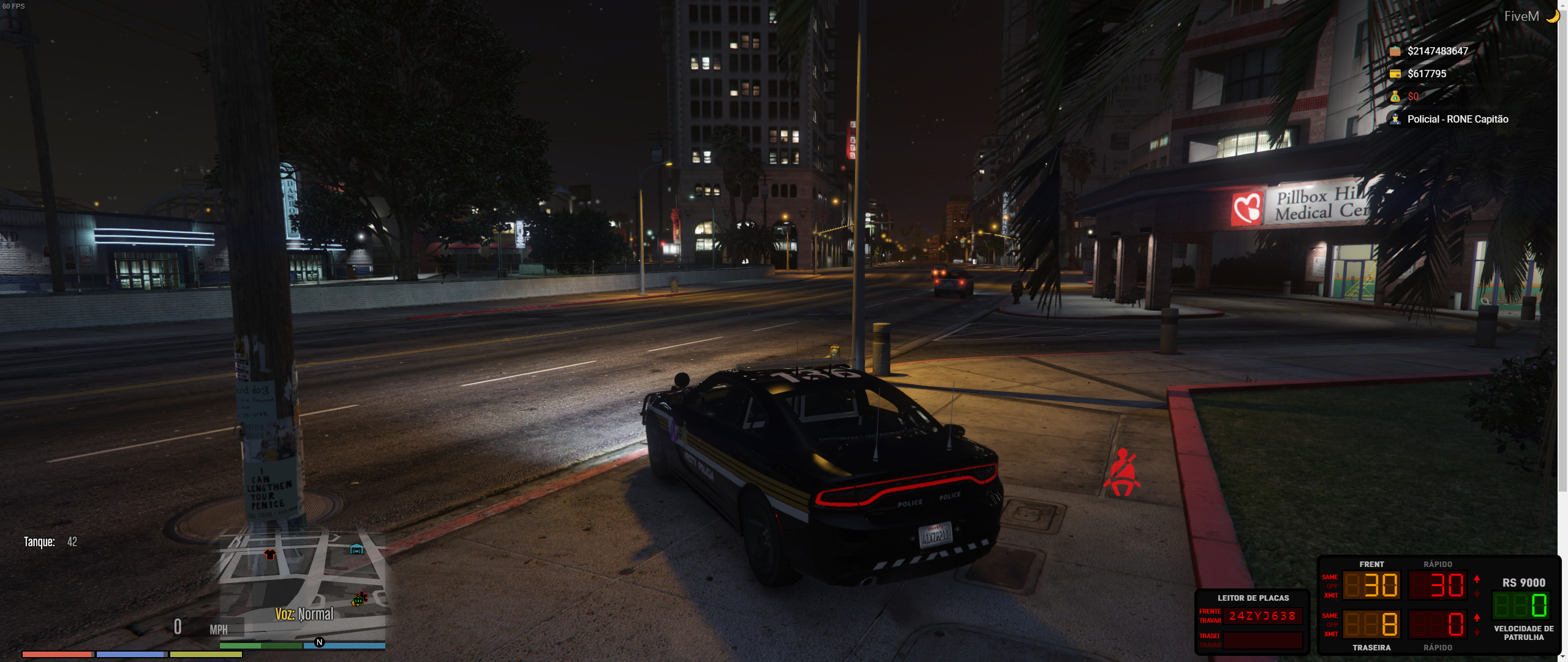Switch to the TRASEIRA radar section
The image size is (1568, 662).
coord(1373,648)
